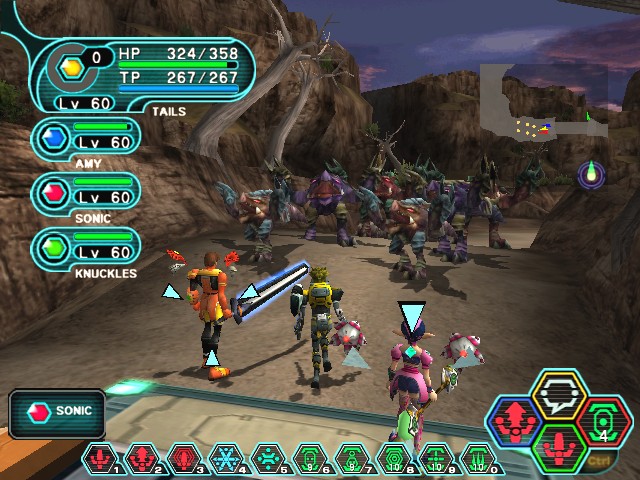The height and width of the screenshot is (480, 640).
Task: Select hotbar slot 2 red attack icon
Action: (143, 459)
